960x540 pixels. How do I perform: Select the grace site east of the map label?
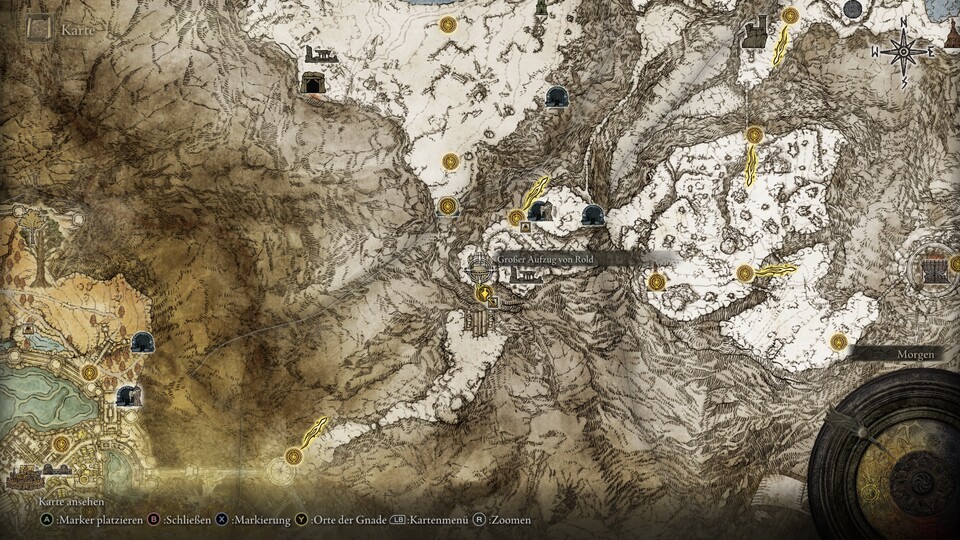(x=657, y=282)
